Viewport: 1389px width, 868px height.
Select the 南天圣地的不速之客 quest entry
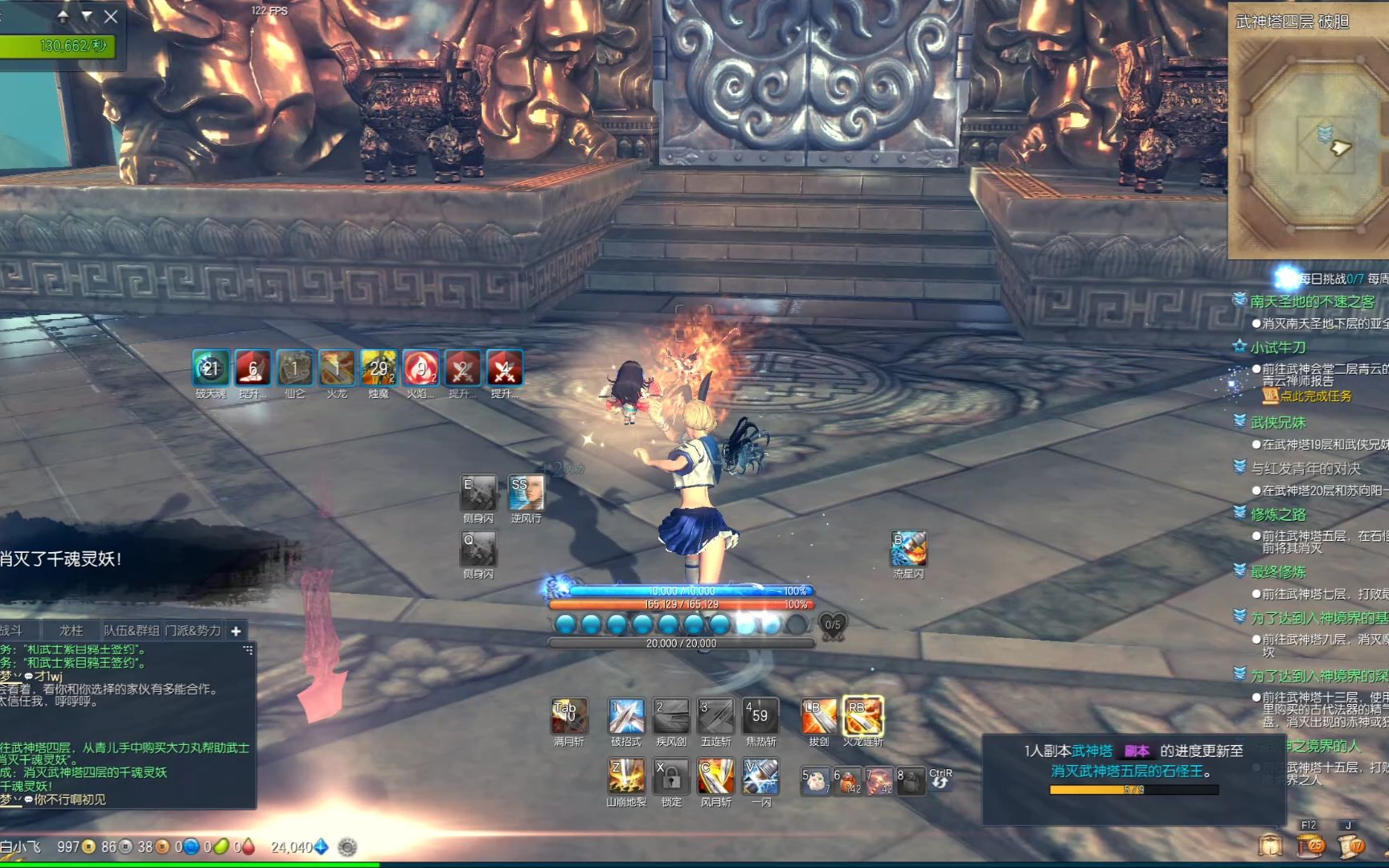[x=1312, y=301]
